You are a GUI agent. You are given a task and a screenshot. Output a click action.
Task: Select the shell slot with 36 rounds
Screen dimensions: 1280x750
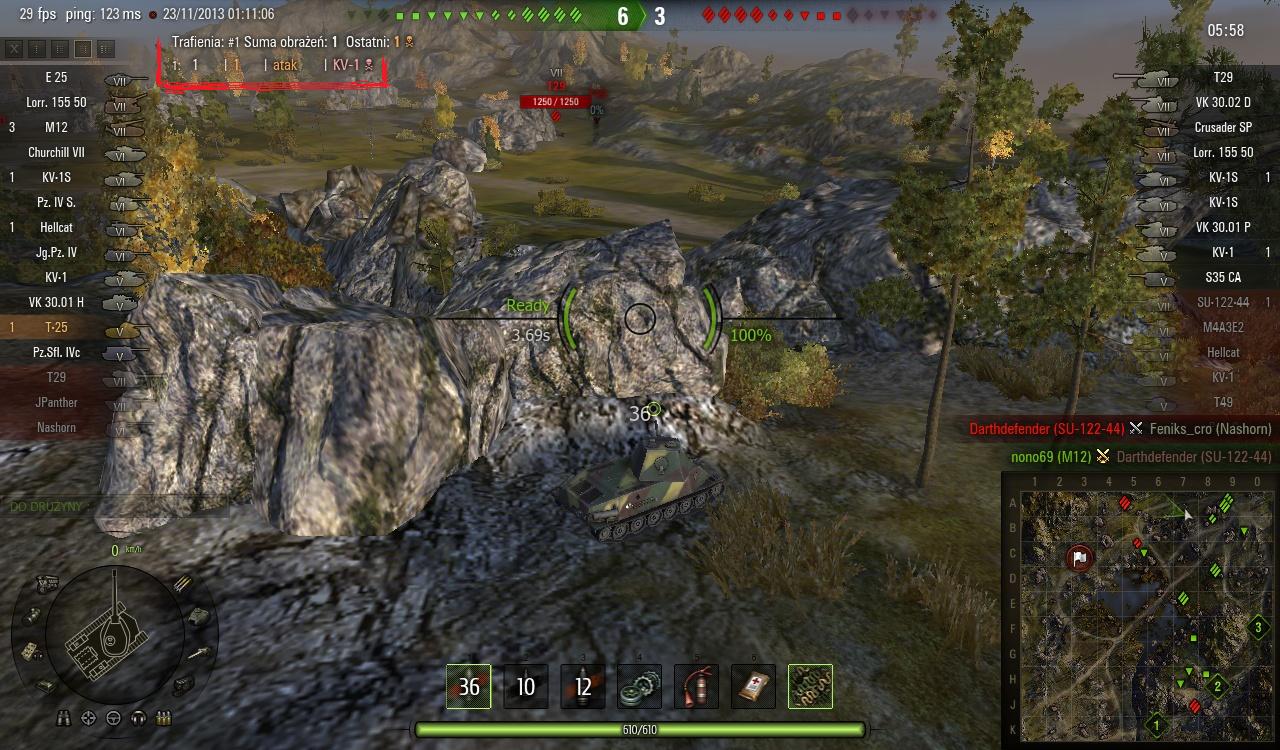pyautogui.click(x=468, y=687)
